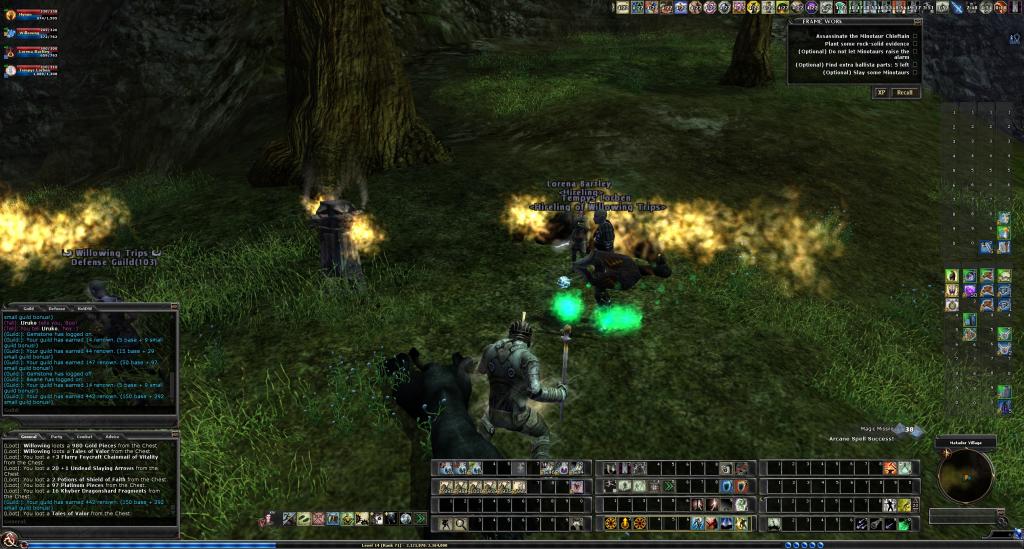Click the XP button under the quest tracker

coord(881,92)
